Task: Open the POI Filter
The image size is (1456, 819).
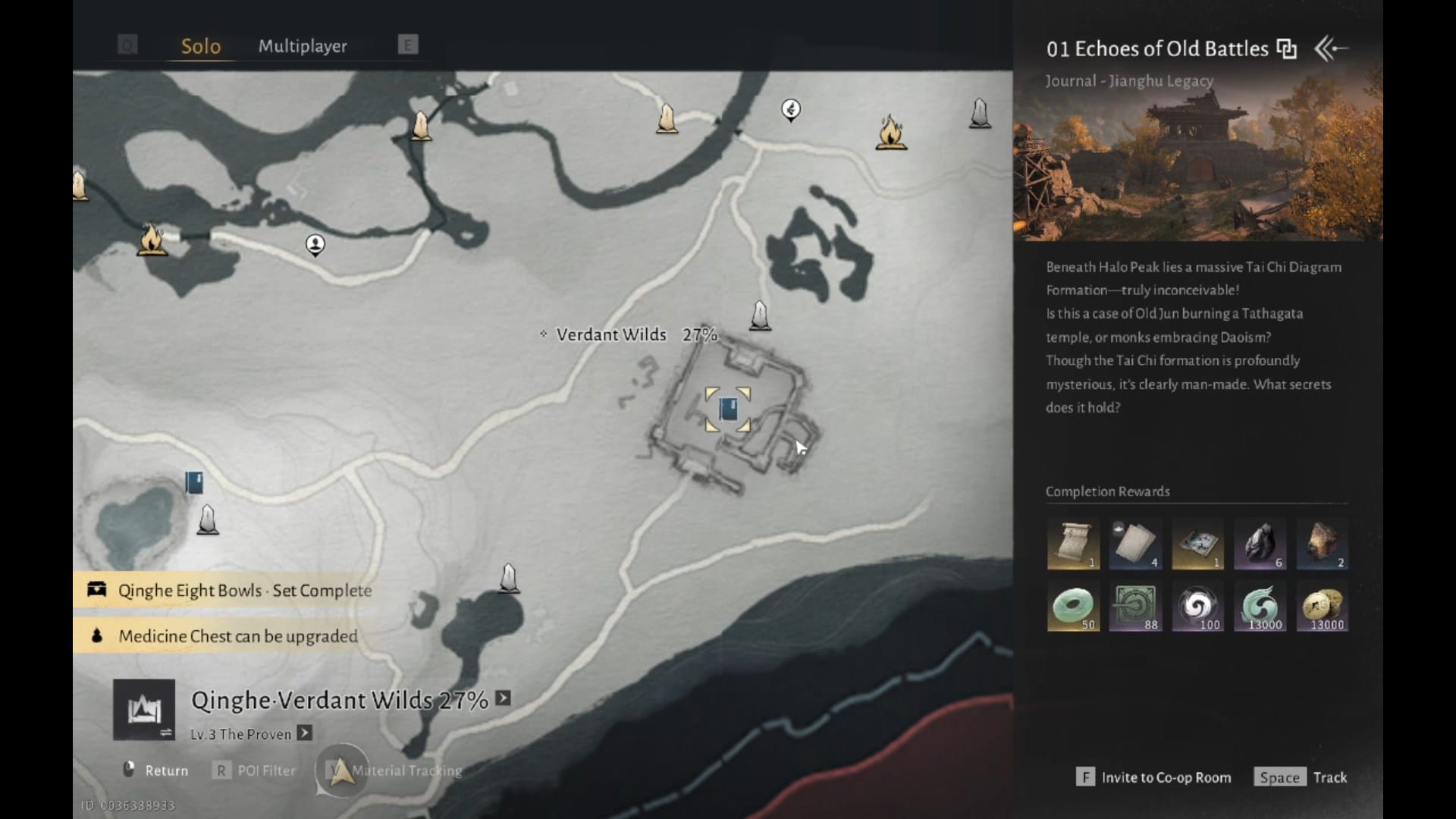Action: [x=255, y=770]
